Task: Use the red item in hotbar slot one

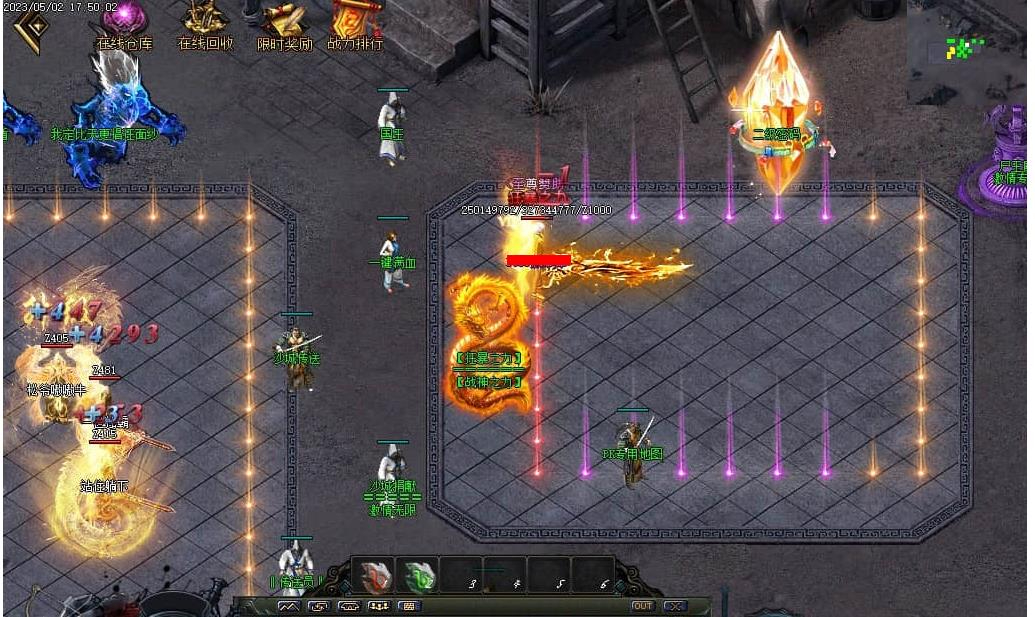Action: [x=374, y=577]
